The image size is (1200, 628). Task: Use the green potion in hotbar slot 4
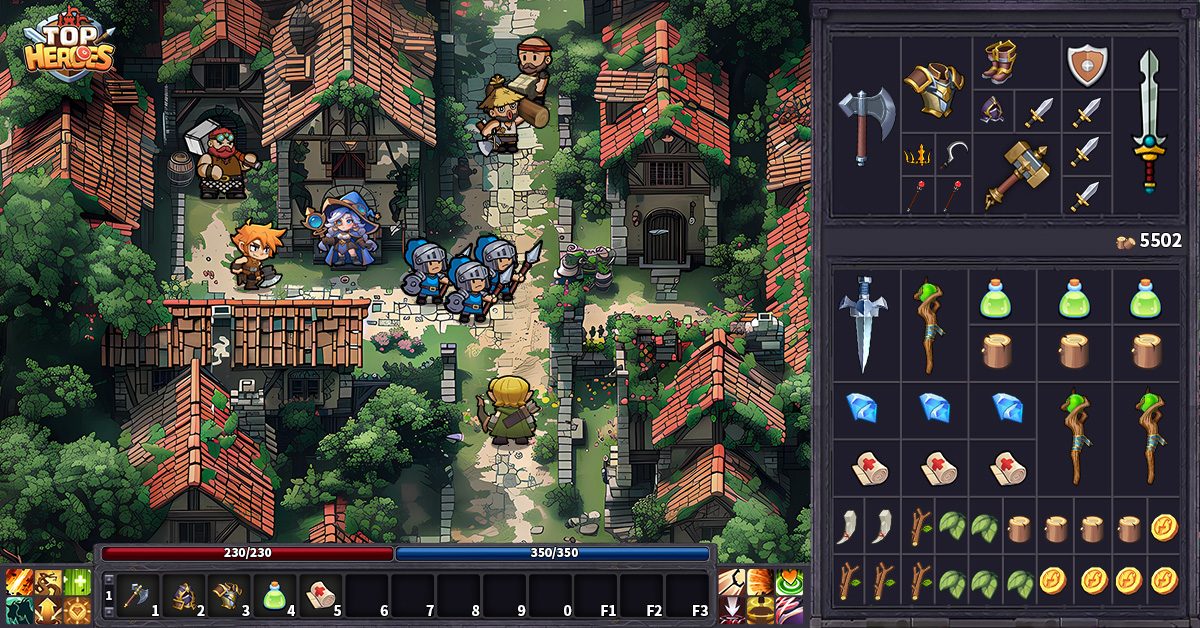pyautogui.click(x=274, y=596)
